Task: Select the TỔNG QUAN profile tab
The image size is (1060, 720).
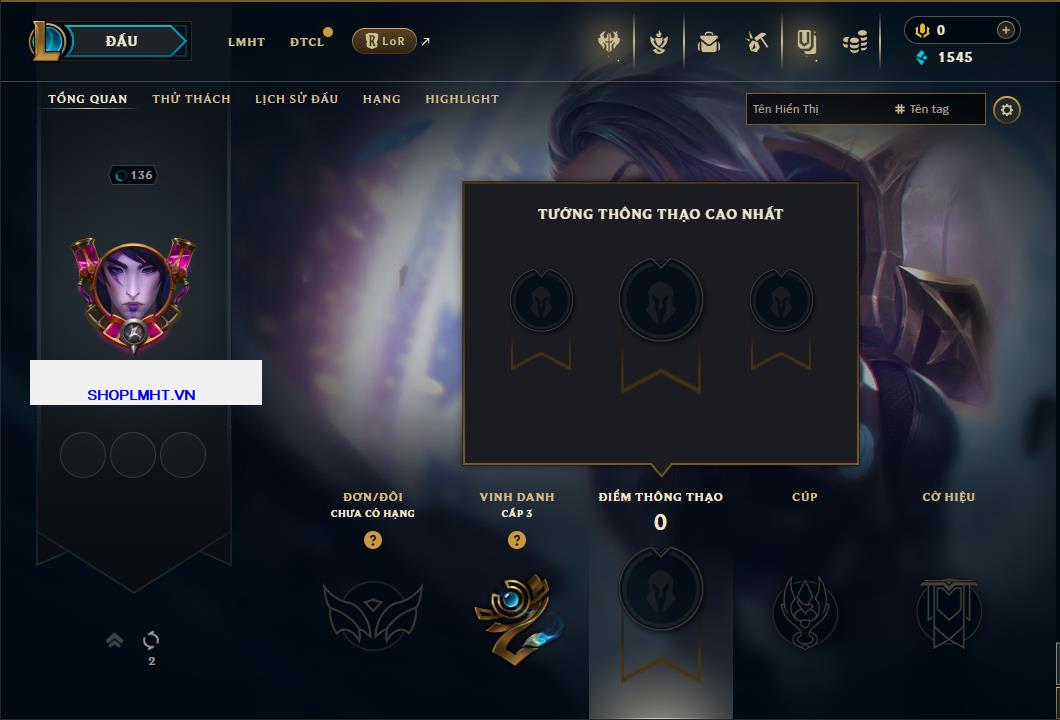Action: (x=88, y=99)
